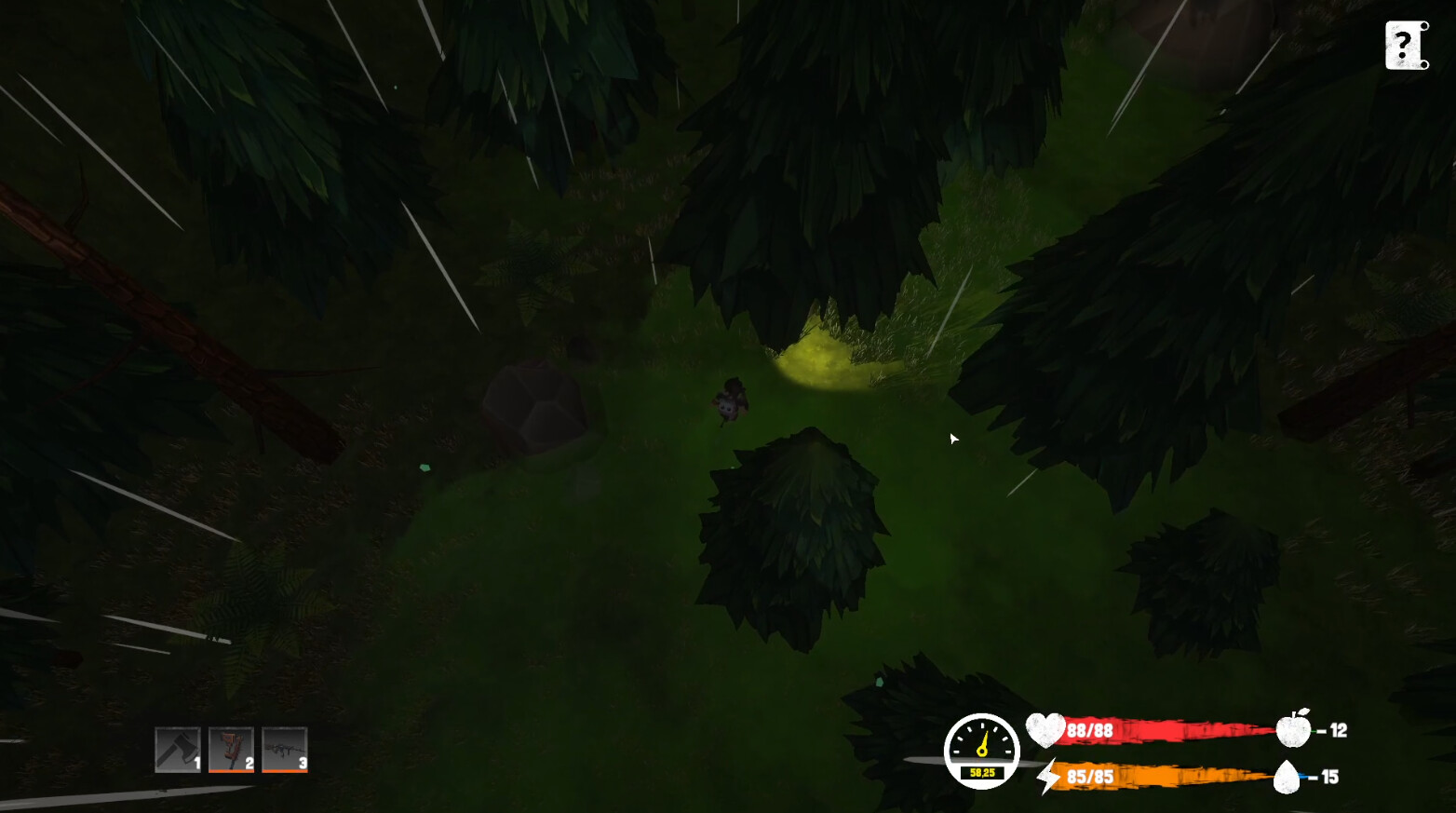Click the water count number 15
This screenshot has width=1456, height=813.
1331,776
